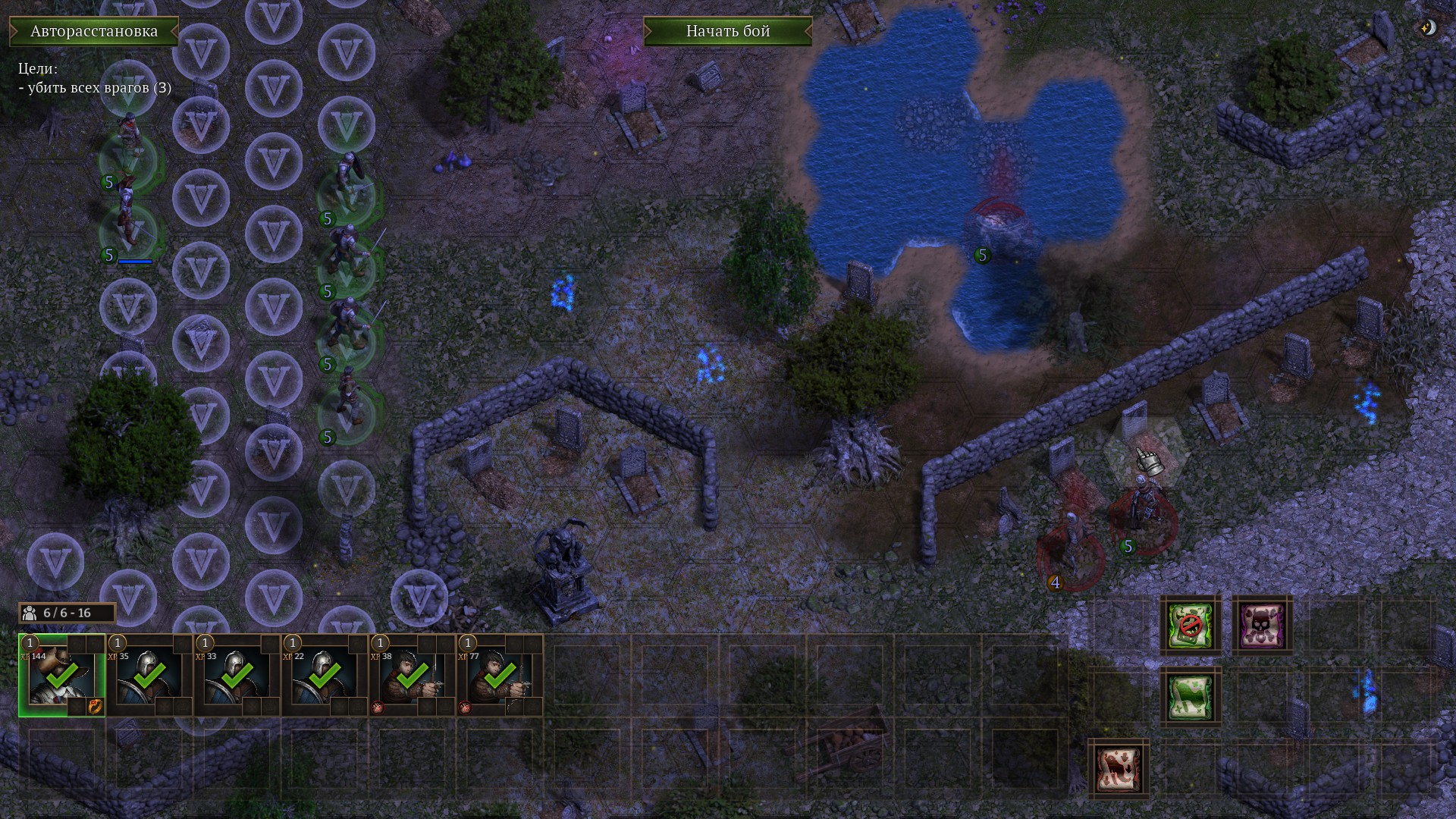The width and height of the screenshot is (1456, 819).
Task: Select the archer card with 38 XP
Action: pyautogui.click(x=413, y=674)
